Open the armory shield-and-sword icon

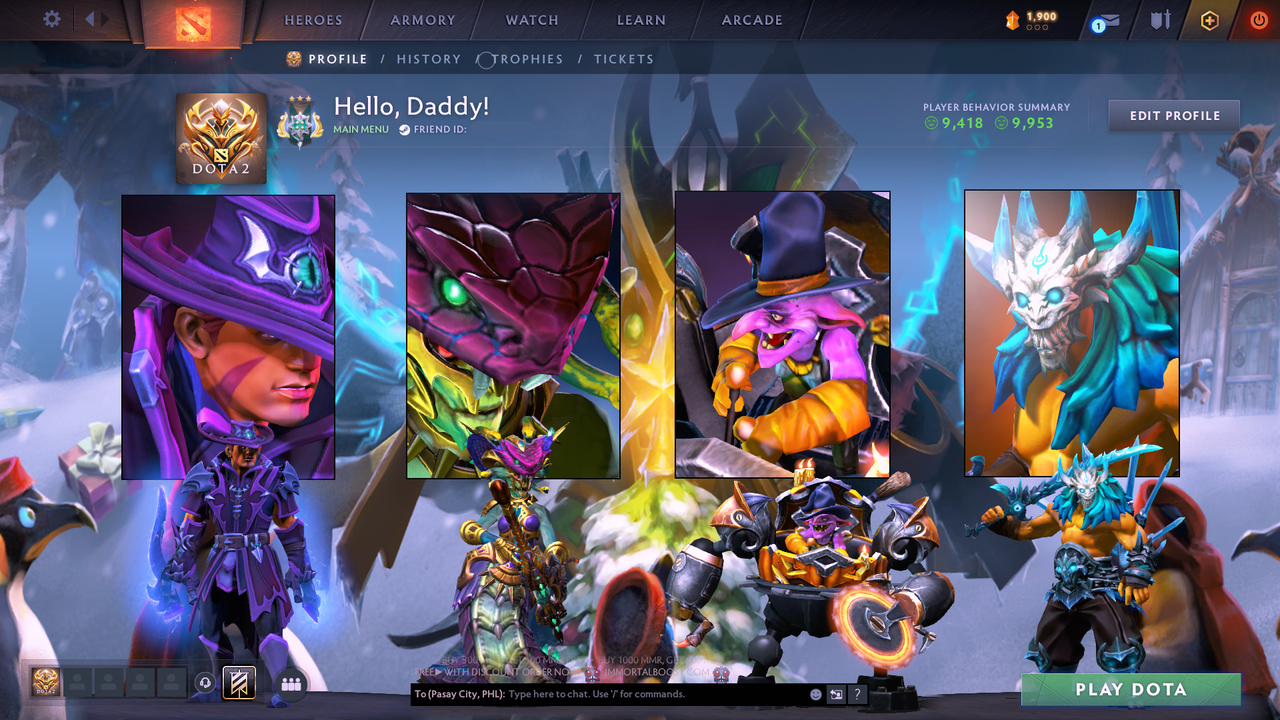(1162, 18)
